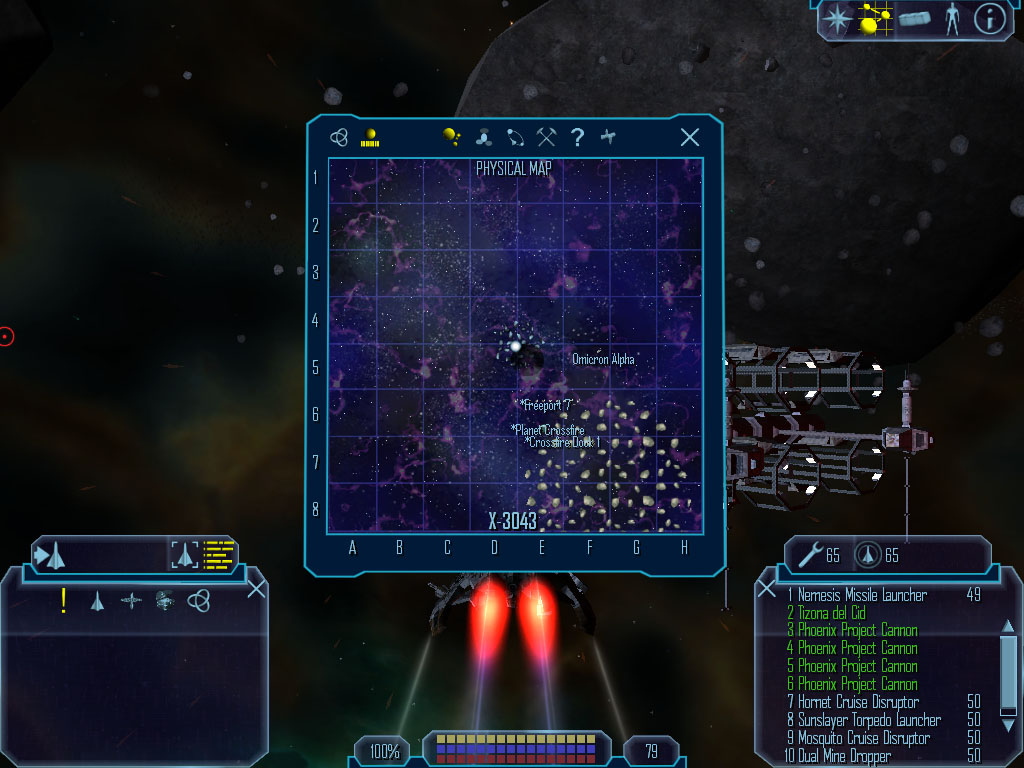The width and height of the screenshot is (1024, 768).
Task: Close the physical map window
Action: (689, 138)
